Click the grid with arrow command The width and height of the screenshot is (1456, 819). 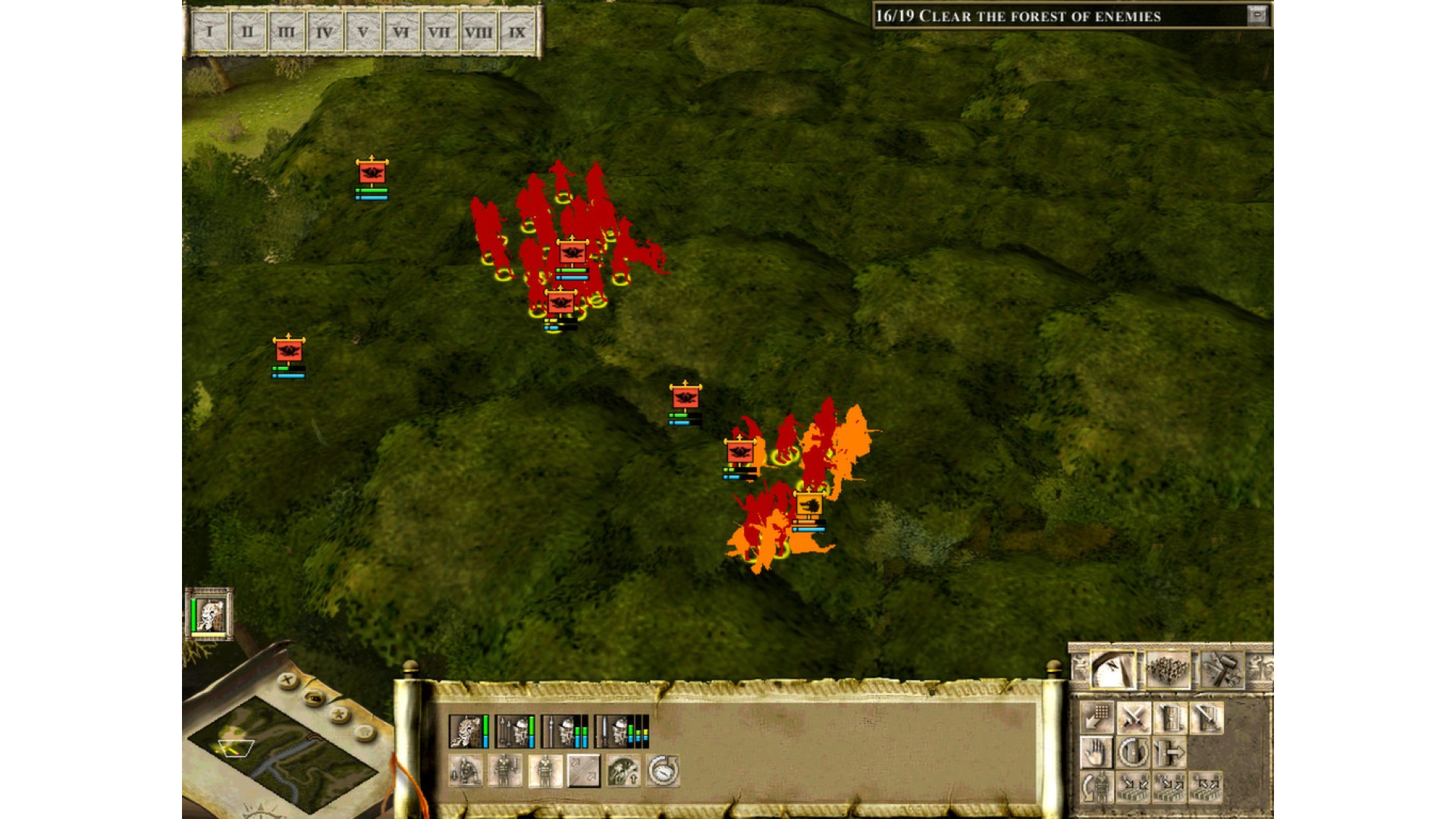(x=1097, y=717)
